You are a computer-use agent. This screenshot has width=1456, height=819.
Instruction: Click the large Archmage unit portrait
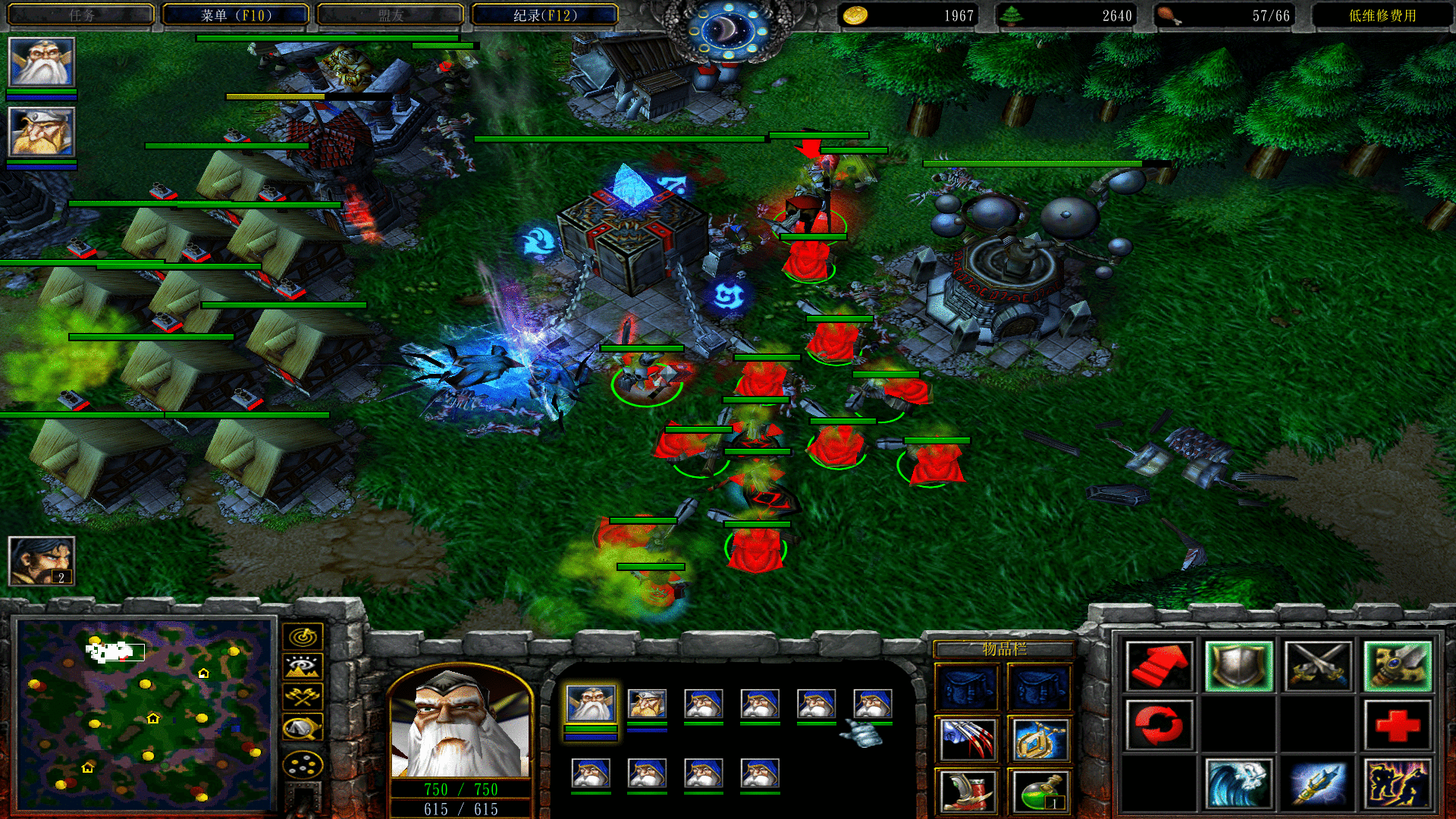(460, 724)
